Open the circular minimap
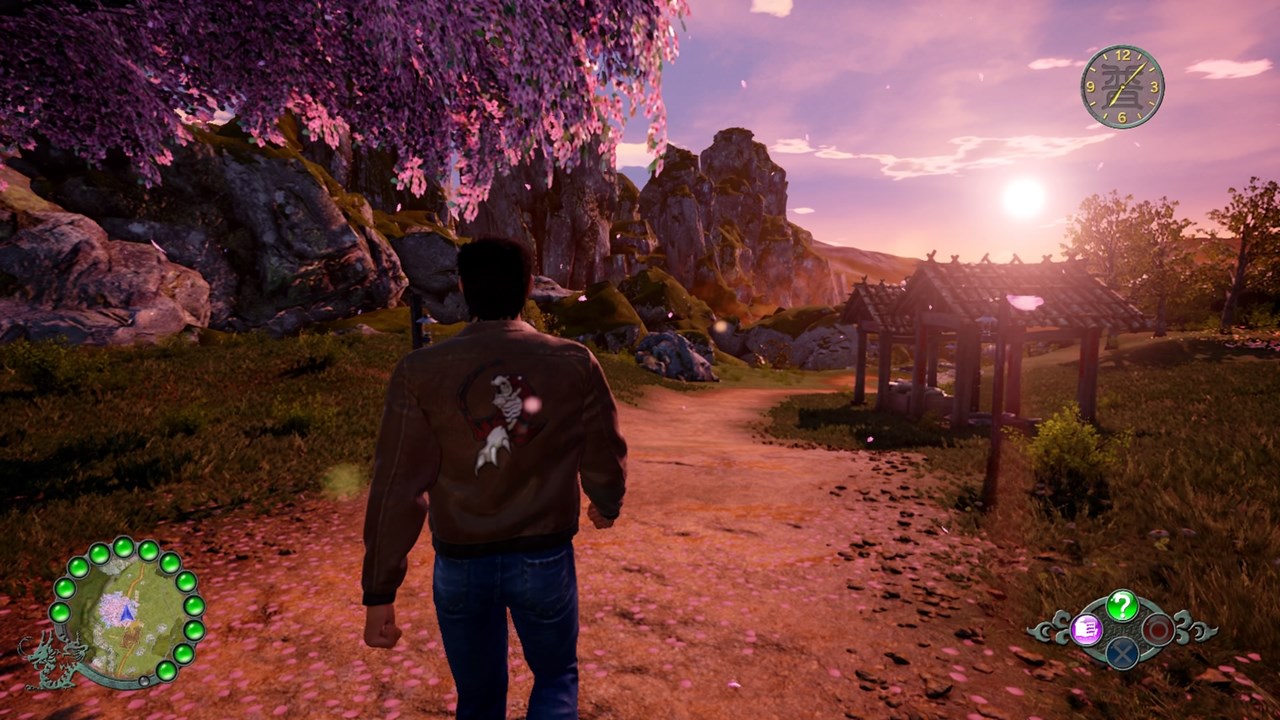 [x=125, y=611]
